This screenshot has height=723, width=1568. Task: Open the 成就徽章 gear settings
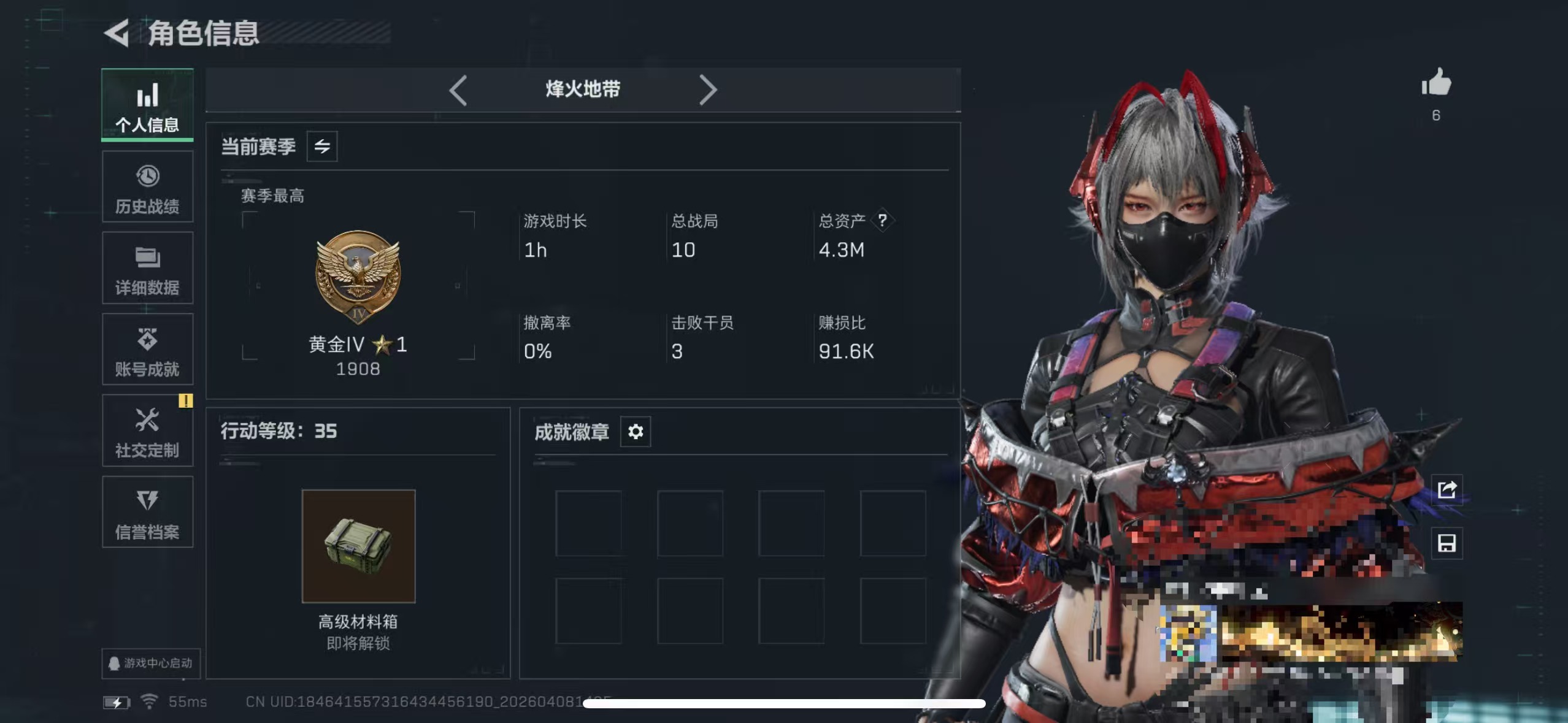(636, 432)
